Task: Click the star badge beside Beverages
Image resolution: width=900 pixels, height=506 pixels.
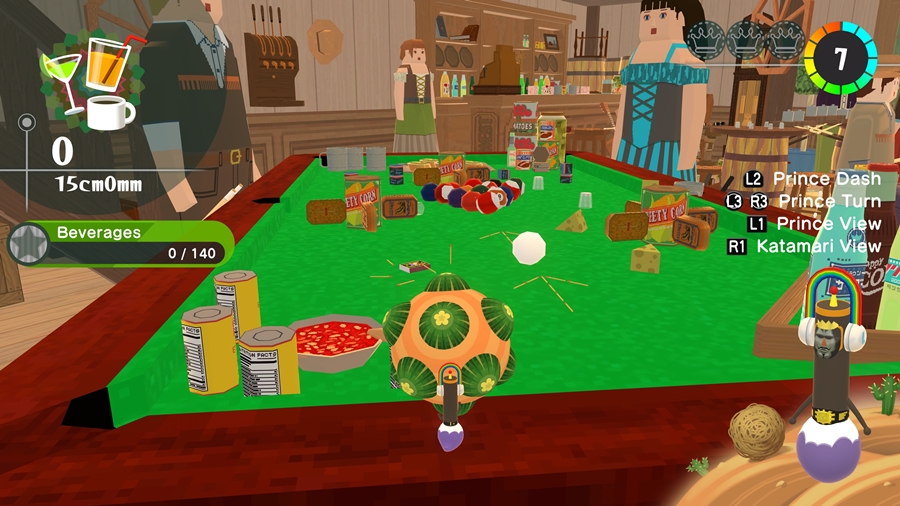Action: [26, 244]
